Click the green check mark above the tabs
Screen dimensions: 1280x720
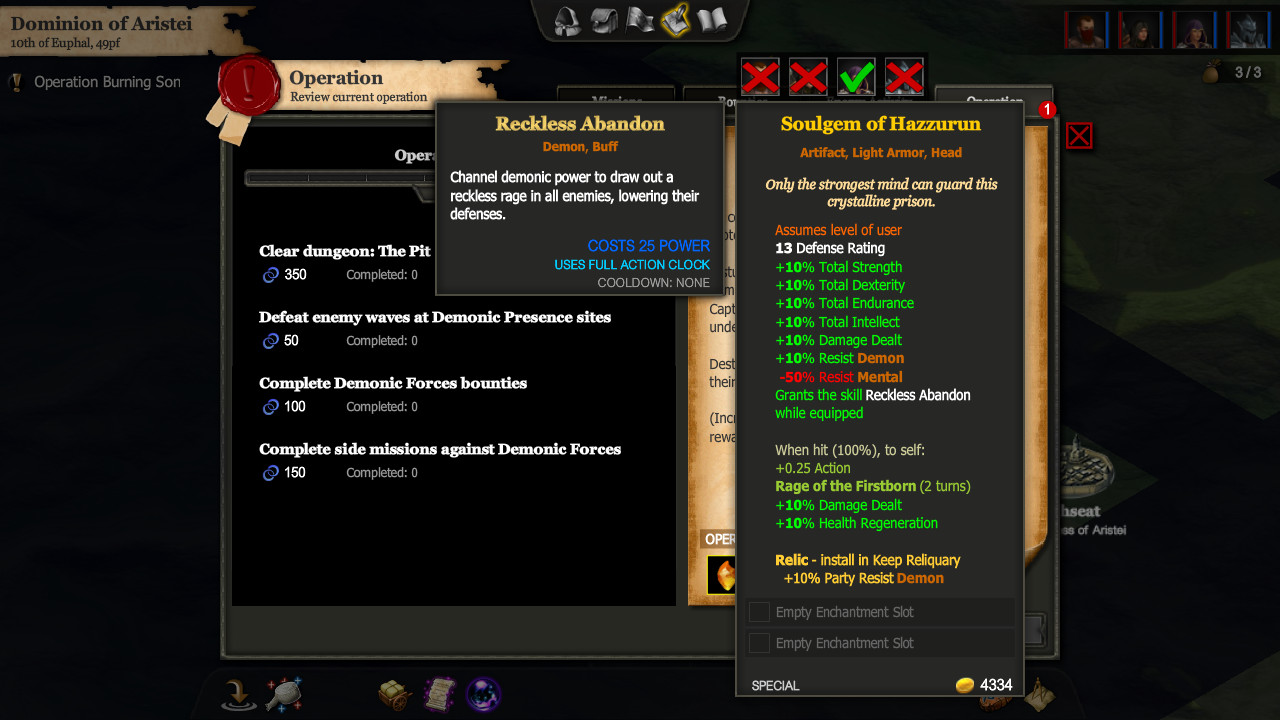coord(855,77)
